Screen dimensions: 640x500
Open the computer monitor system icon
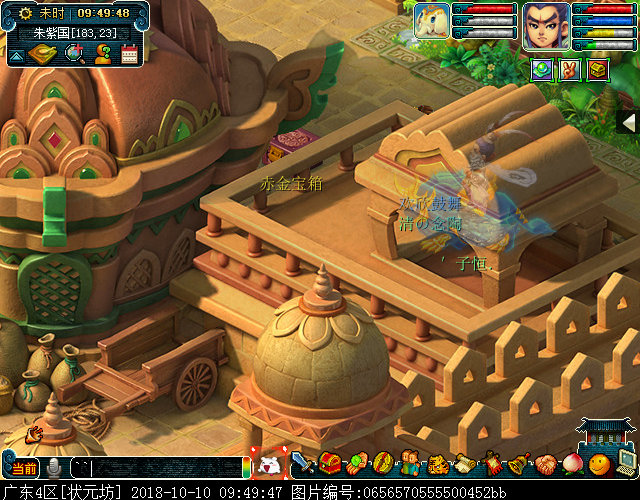click(627, 462)
